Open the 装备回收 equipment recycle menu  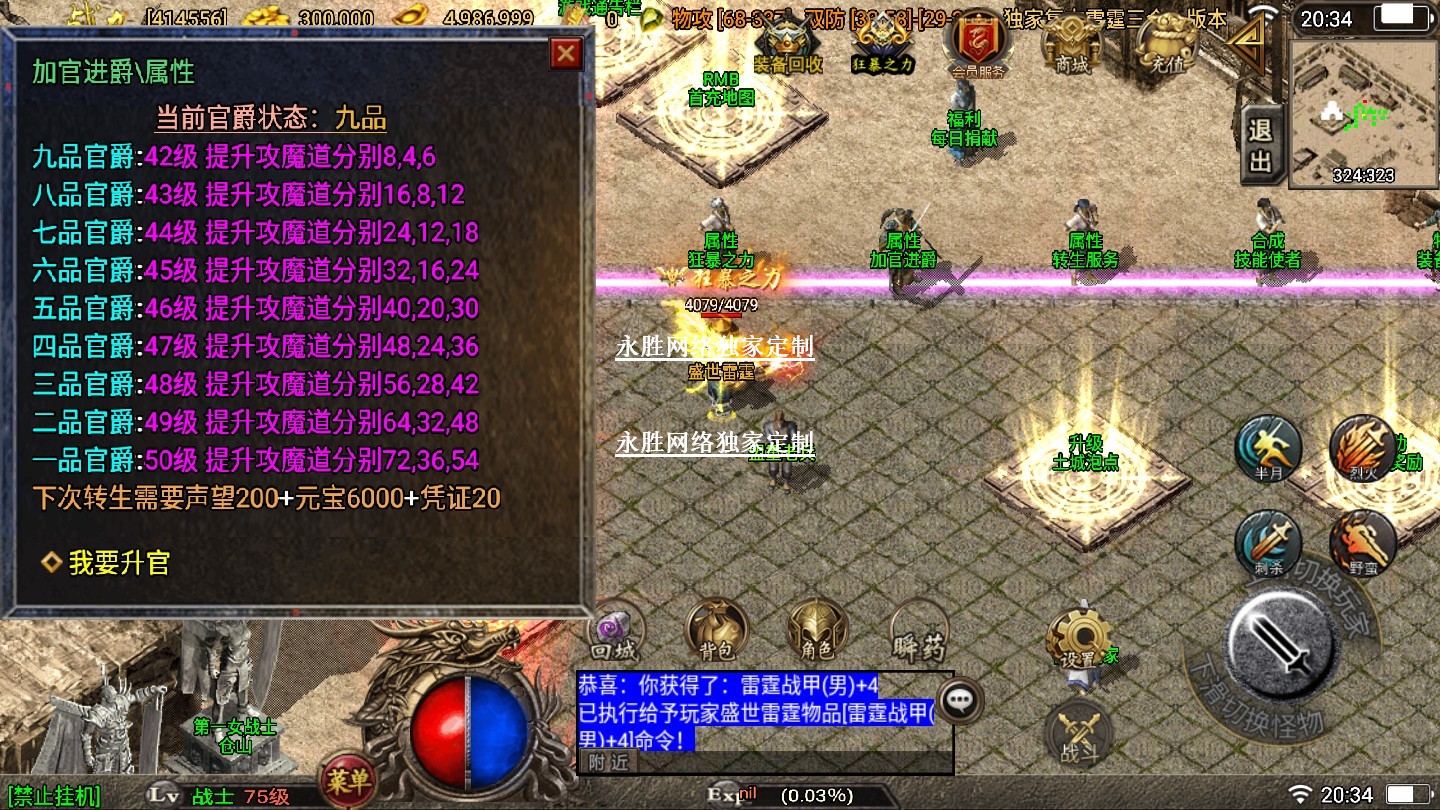(787, 45)
